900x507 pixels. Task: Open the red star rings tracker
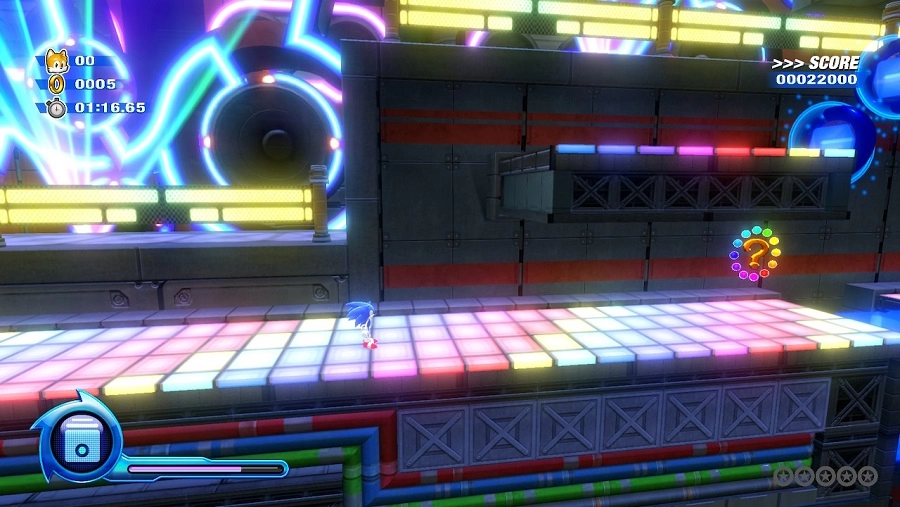tap(826, 476)
